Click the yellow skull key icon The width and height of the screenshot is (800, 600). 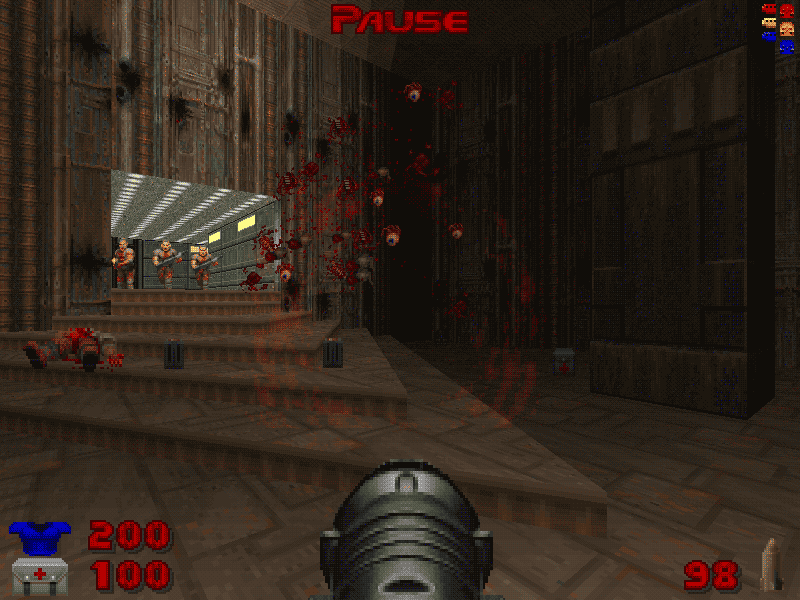786,27
